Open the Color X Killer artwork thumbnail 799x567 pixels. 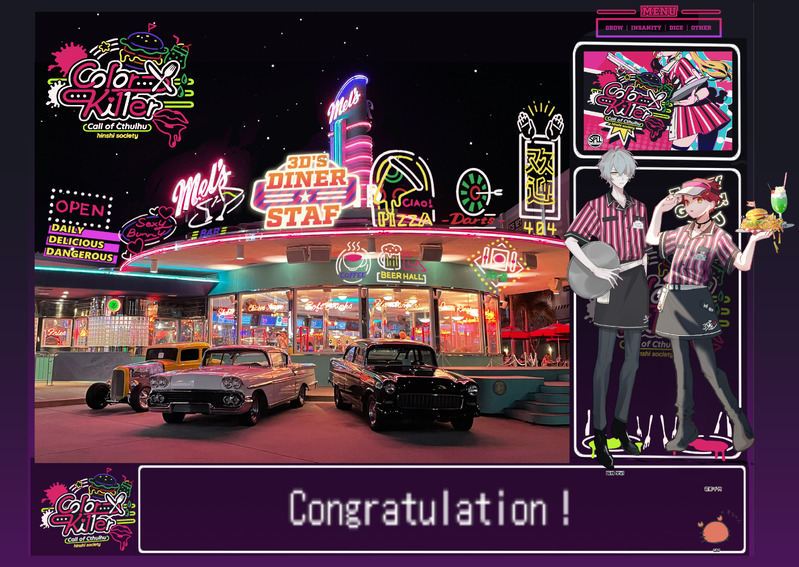click(x=655, y=101)
